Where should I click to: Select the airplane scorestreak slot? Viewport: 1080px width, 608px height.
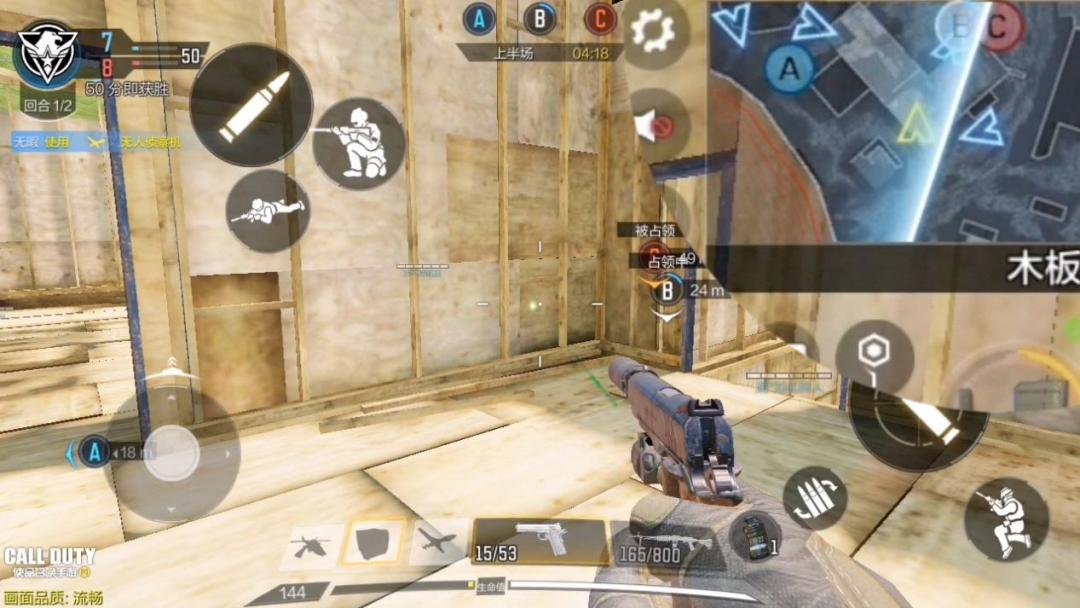[x=437, y=543]
